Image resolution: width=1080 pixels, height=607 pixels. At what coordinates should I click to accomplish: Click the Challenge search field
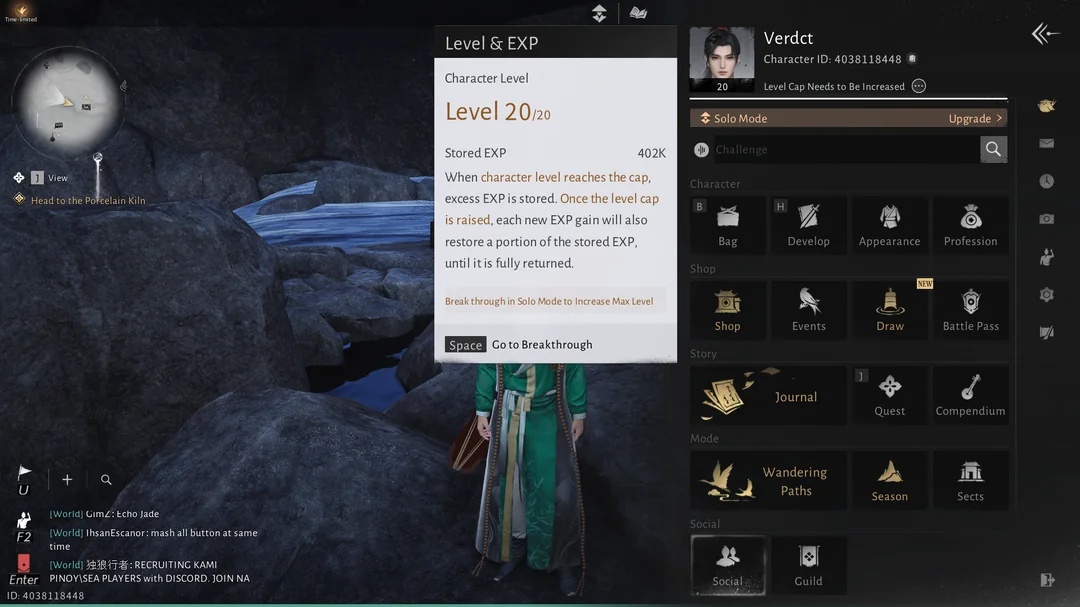[x=845, y=150]
